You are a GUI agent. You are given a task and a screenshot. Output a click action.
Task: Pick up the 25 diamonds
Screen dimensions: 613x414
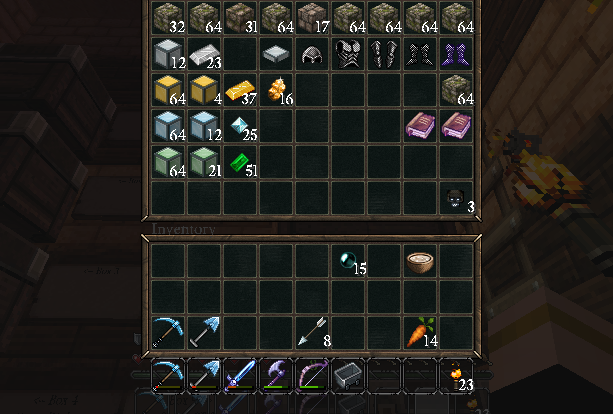240,127
